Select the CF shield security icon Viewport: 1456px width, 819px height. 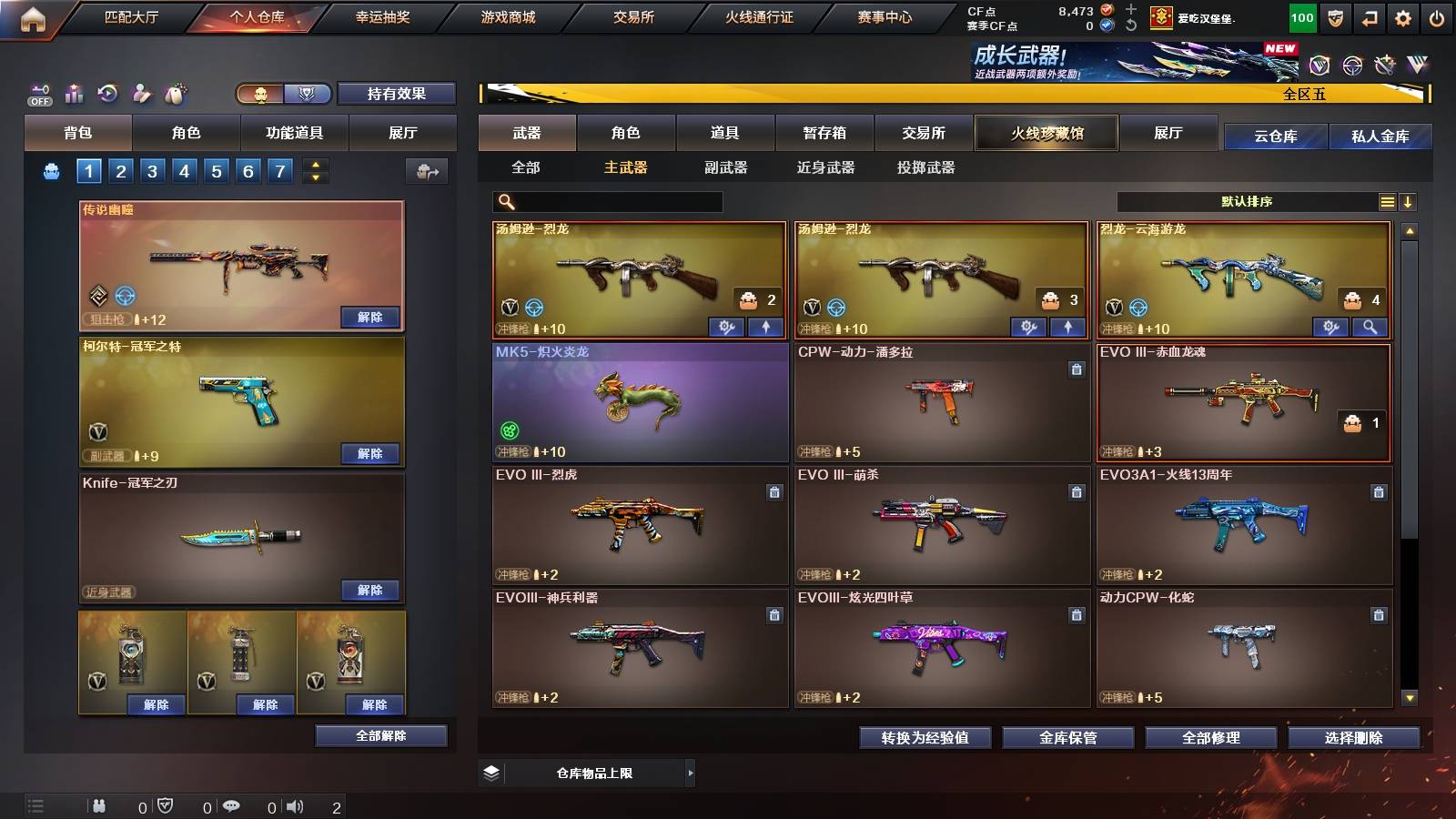1334,16
